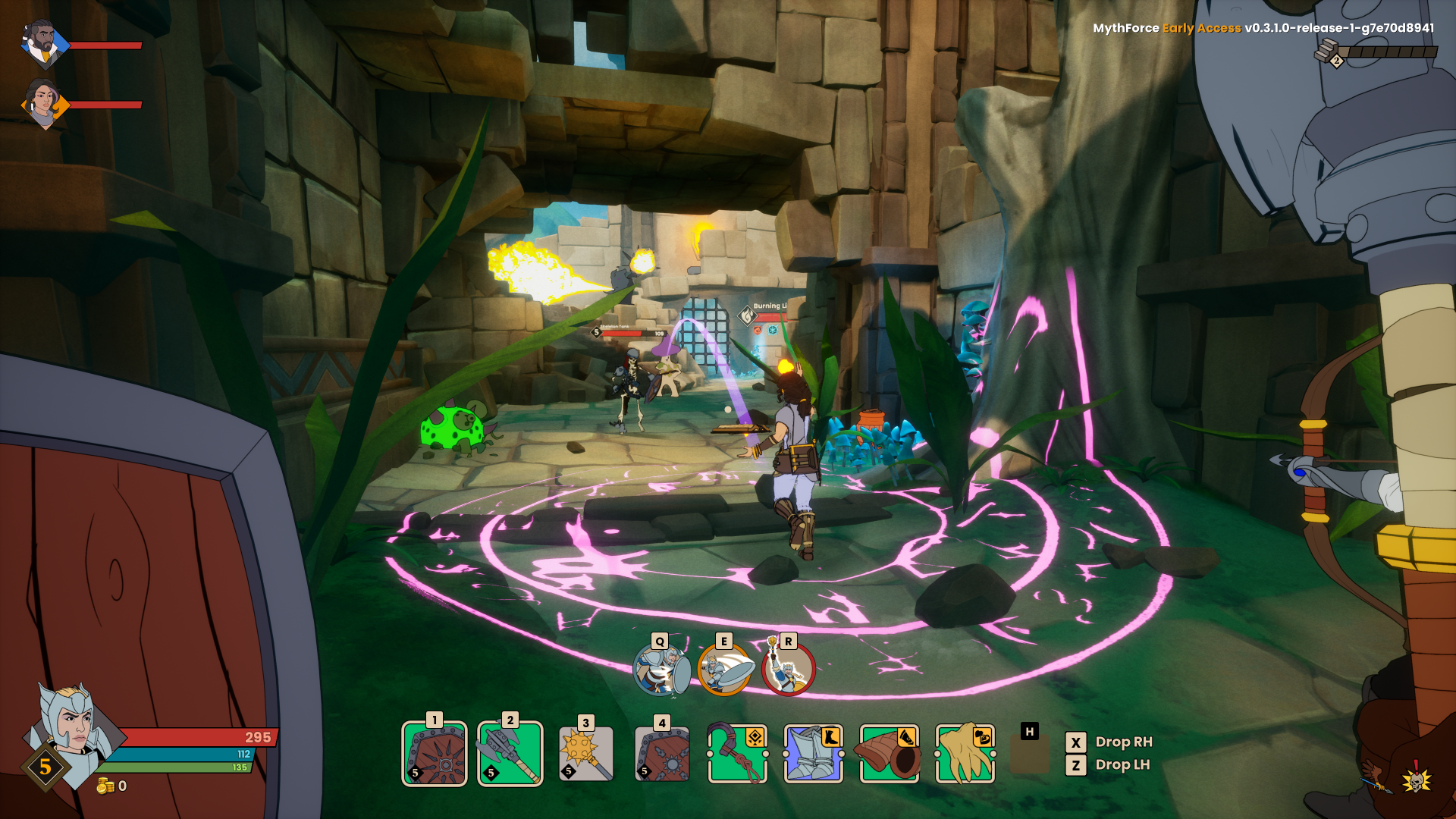
Task: Select the steel boots equipment slot
Action: (814, 754)
